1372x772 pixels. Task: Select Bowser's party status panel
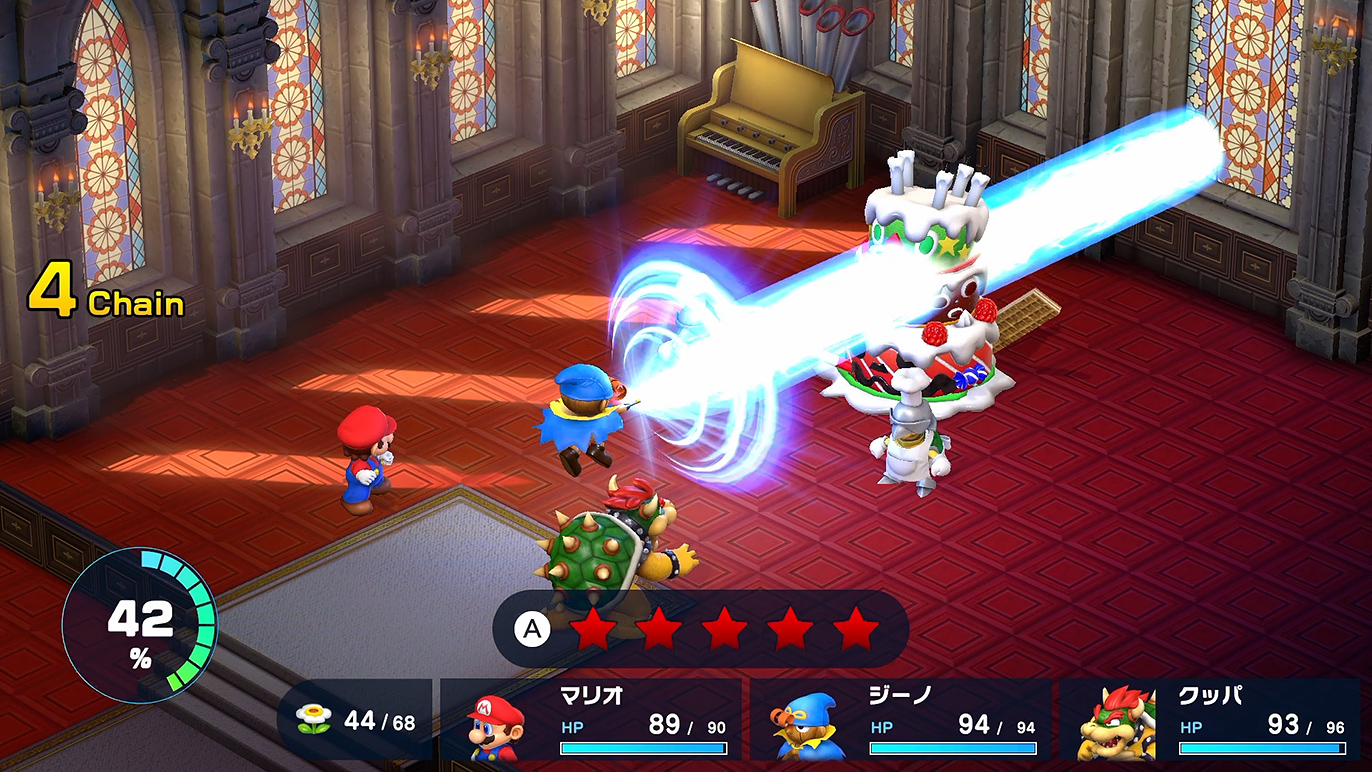tap(1210, 720)
